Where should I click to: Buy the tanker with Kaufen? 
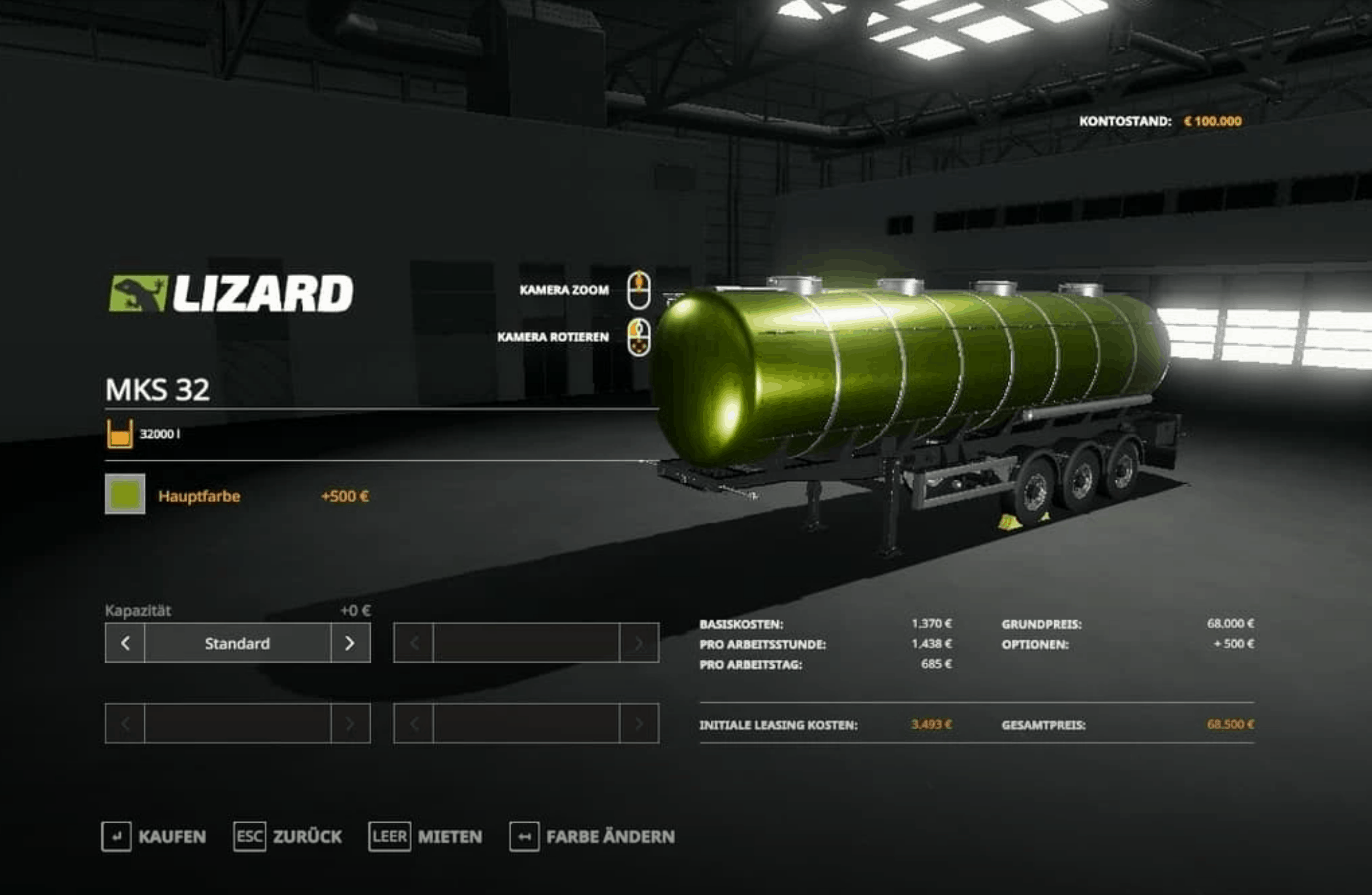(154, 837)
